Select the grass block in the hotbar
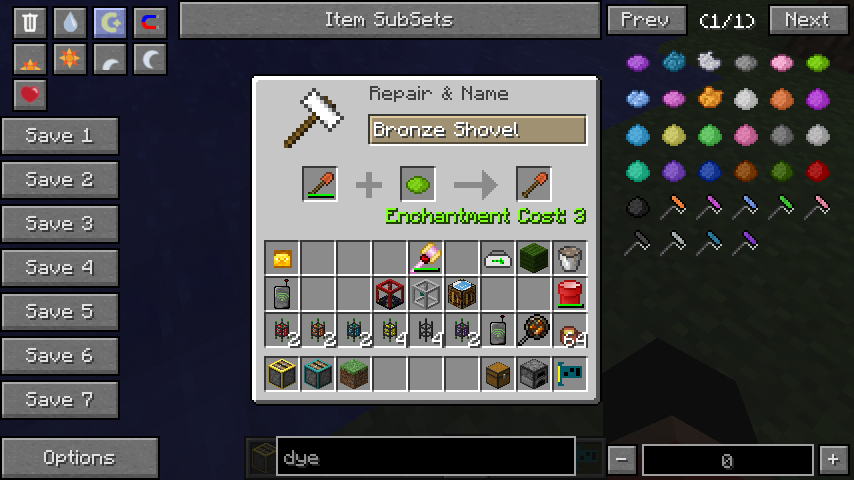The height and width of the screenshot is (480, 854). click(354, 374)
